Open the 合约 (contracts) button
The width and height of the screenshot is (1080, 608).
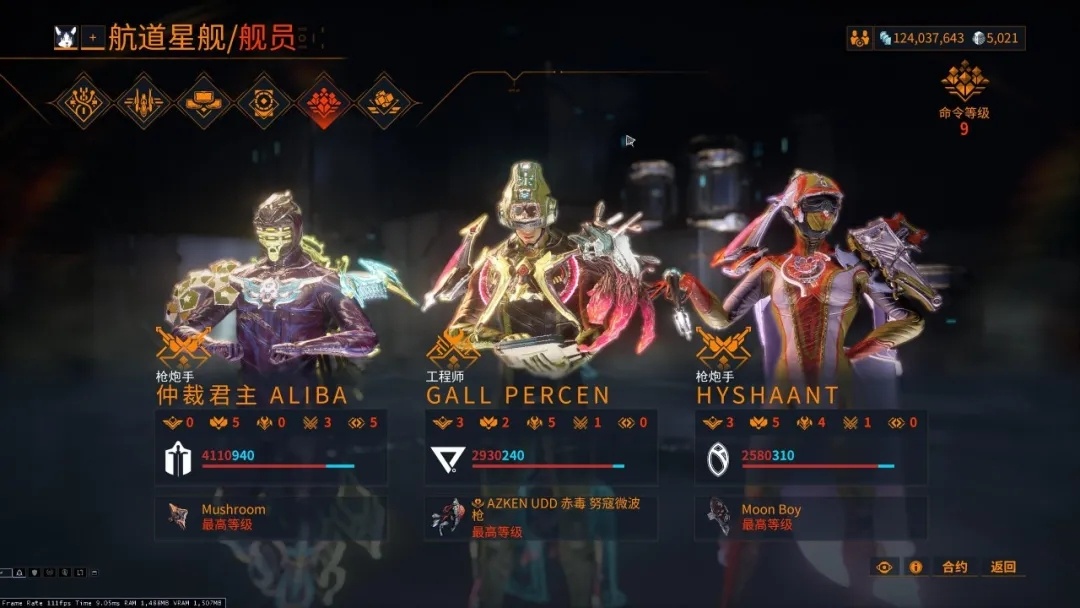click(x=955, y=567)
